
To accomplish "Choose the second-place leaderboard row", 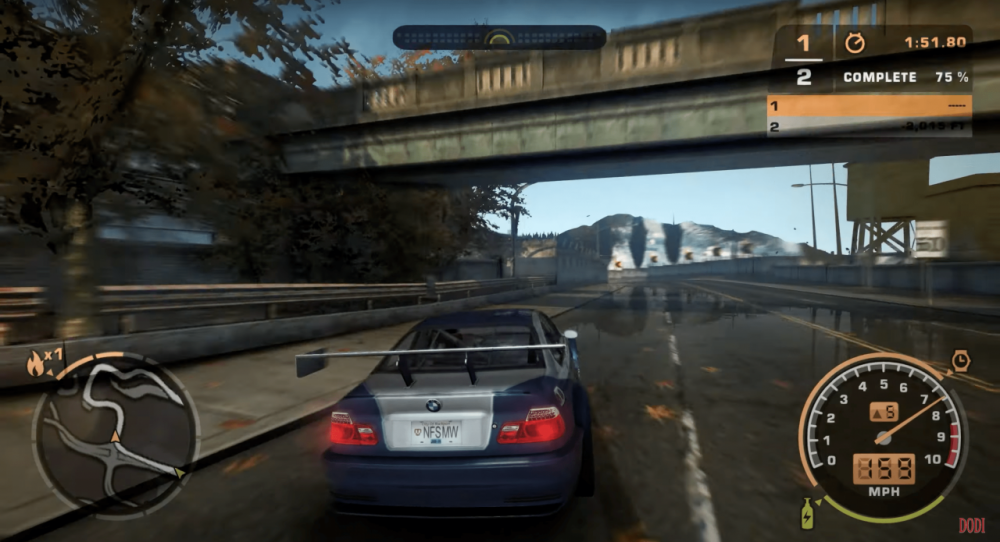I will tap(869, 127).
